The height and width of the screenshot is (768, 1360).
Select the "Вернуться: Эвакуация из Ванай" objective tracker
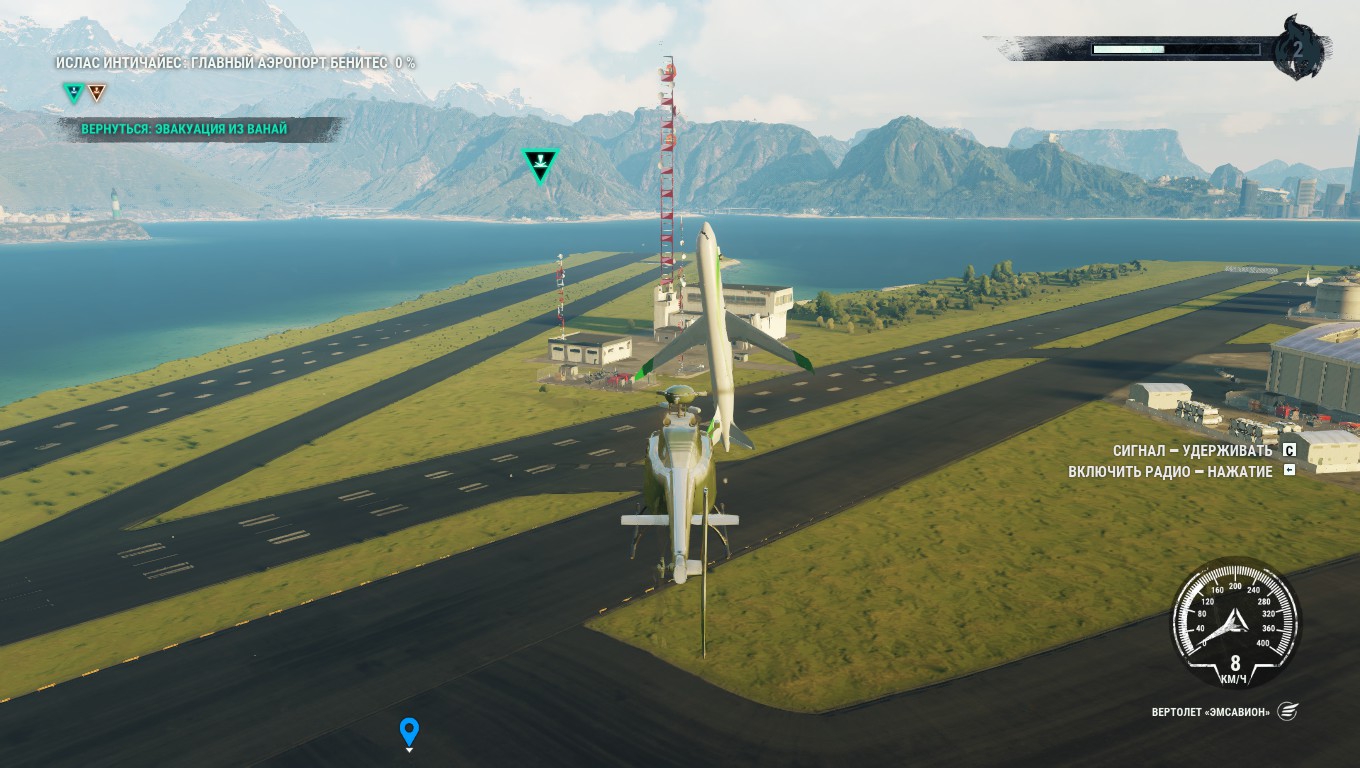click(x=185, y=129)
